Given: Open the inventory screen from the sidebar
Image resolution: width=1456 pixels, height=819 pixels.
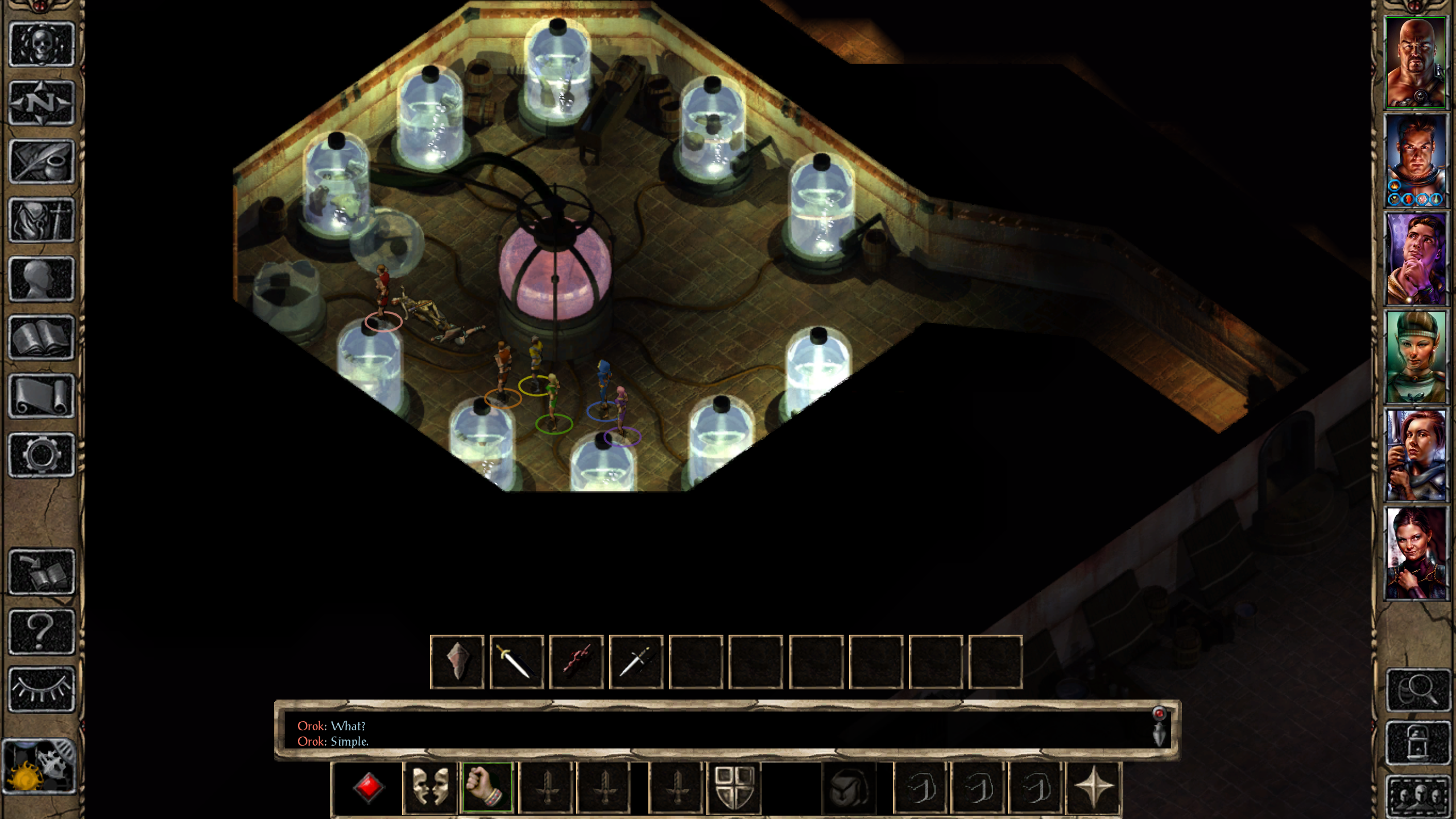Looking at the screenshot, I should click(x=42, y=220).
